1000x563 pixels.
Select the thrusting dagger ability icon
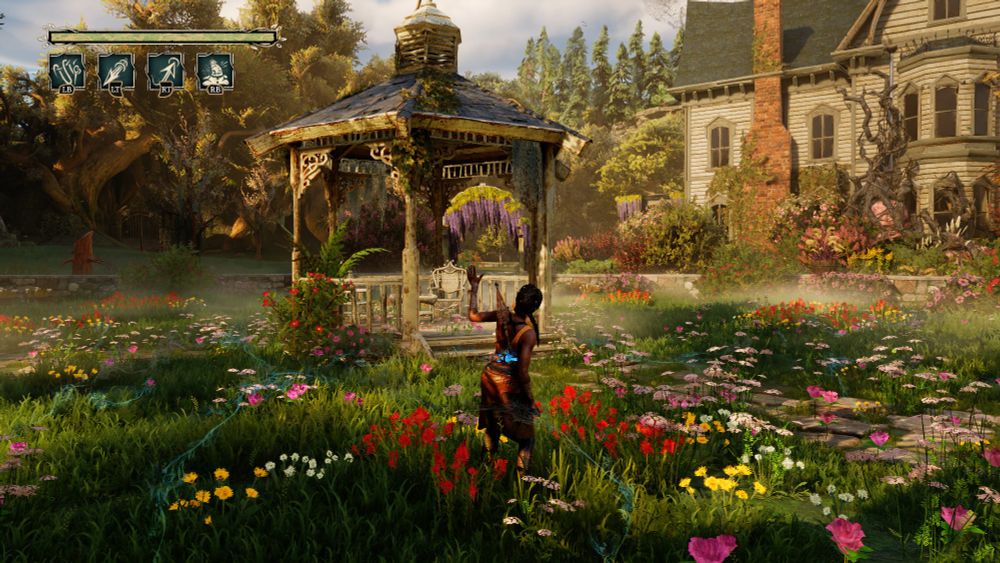[116, 71]
